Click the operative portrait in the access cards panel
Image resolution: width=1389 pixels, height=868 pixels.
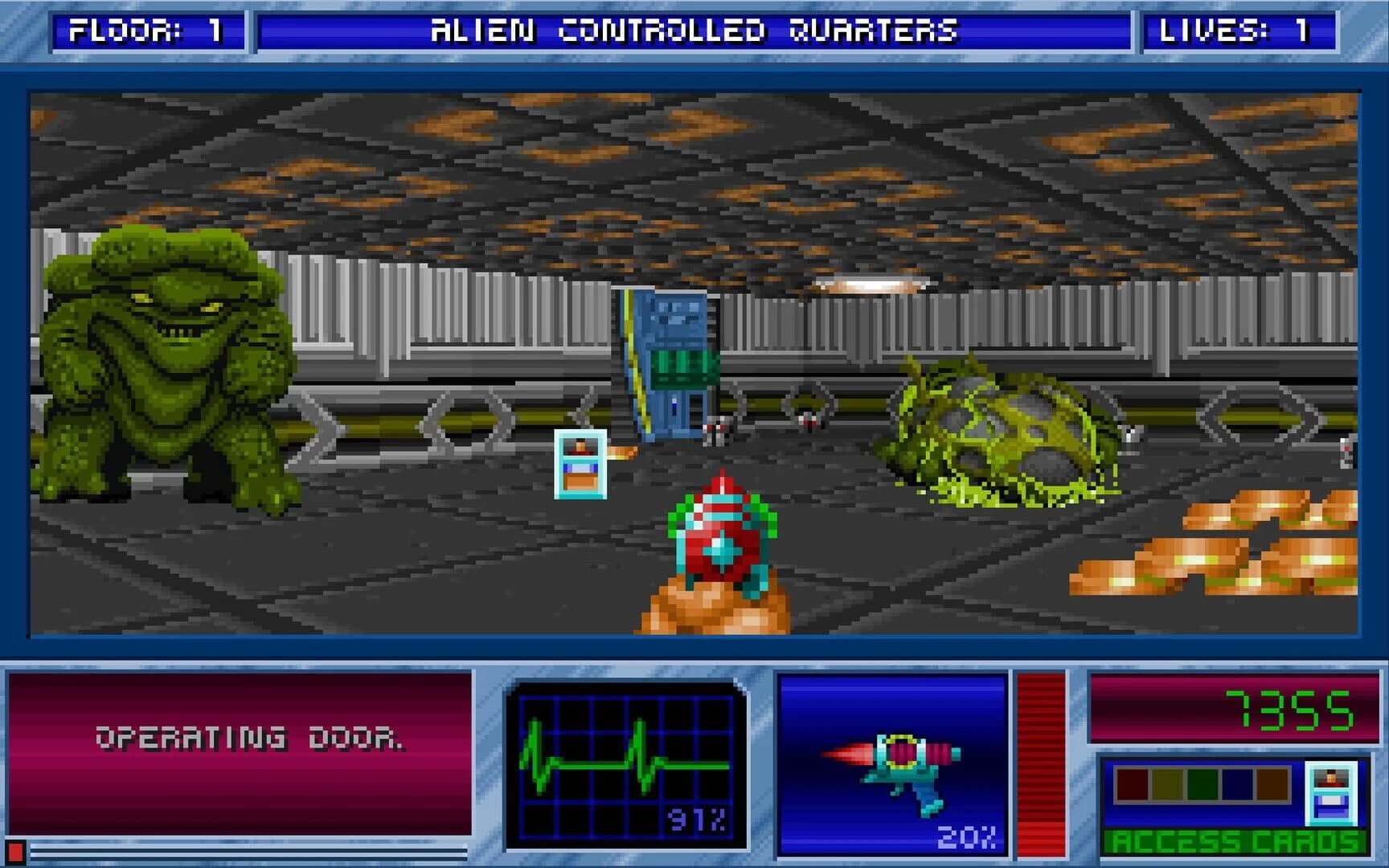pos(1331,779)
